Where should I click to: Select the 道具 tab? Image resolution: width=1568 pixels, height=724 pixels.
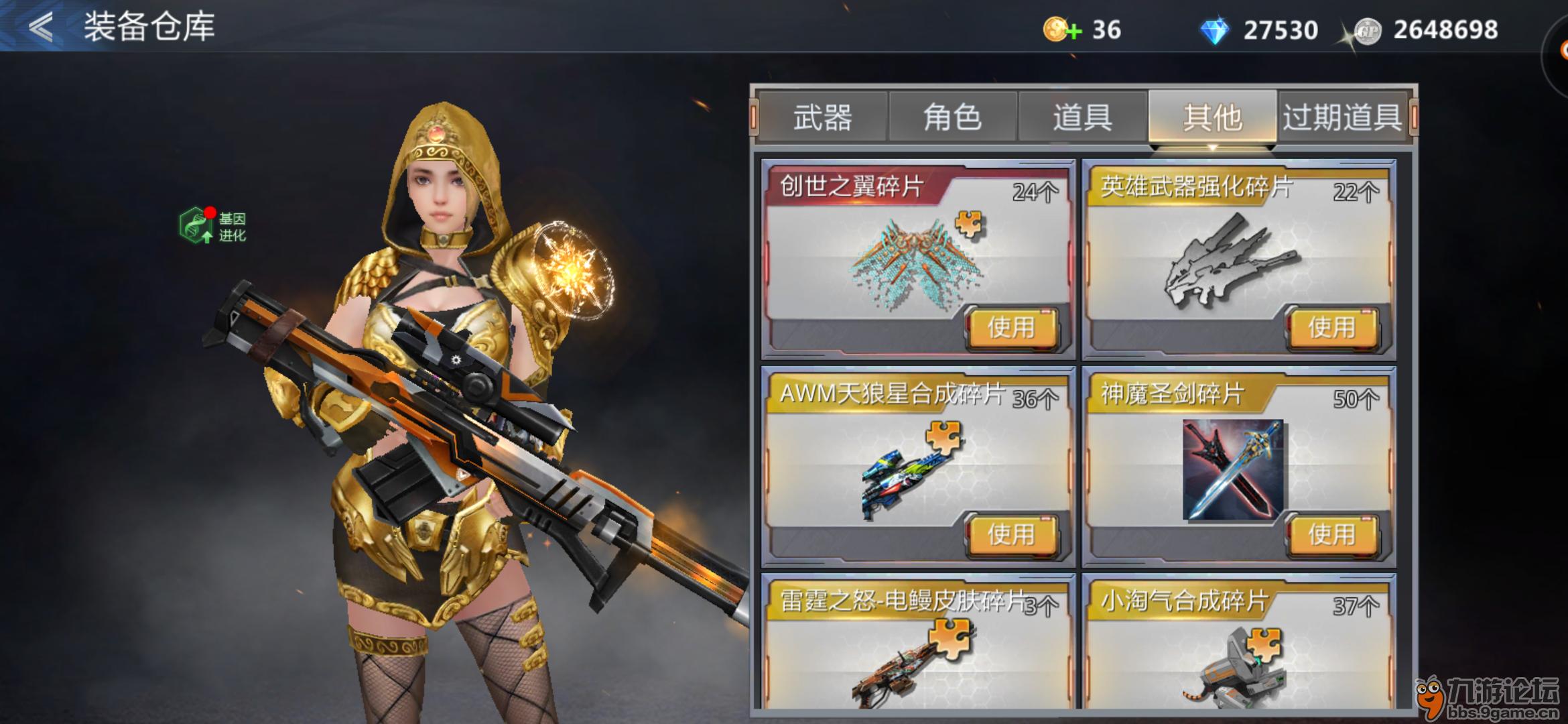[1082, 118]
